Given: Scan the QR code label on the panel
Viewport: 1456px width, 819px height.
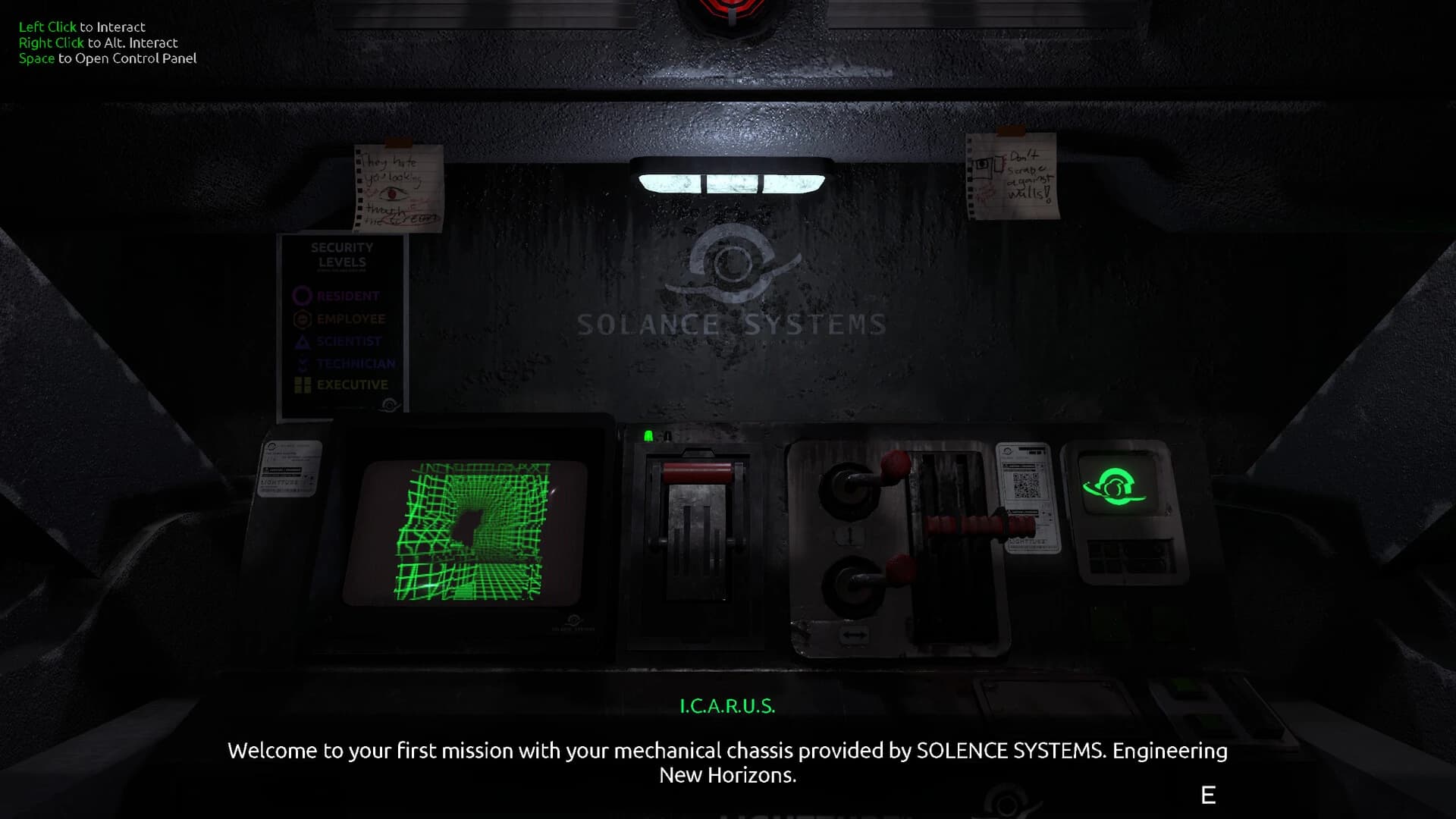Looking at the screenshot, I should click(x=1025, y=487).
